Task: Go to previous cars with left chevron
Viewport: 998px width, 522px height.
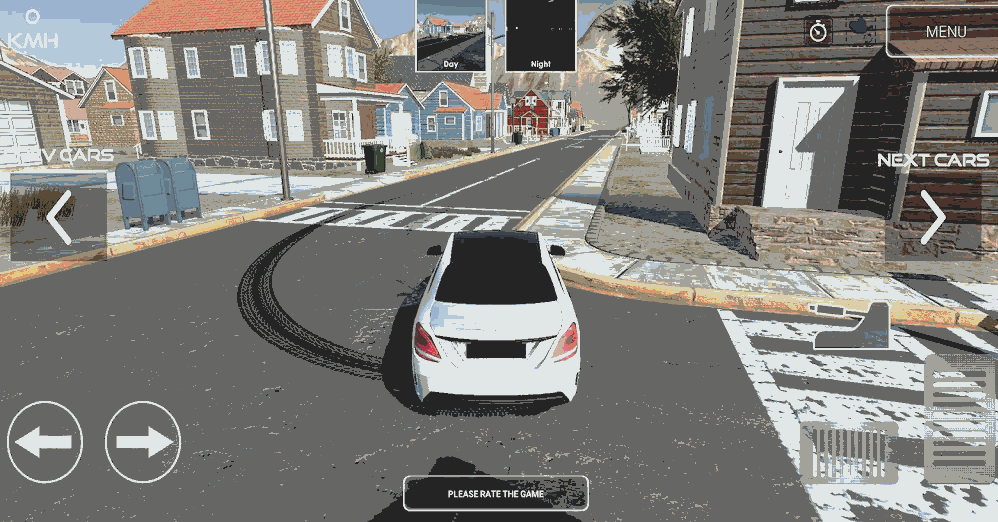Action: pos(59,217)
